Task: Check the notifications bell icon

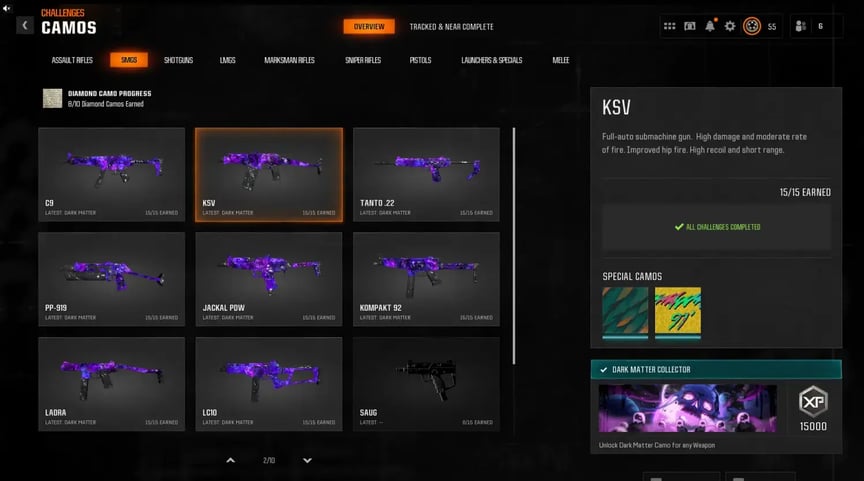Action: coord(710,26)
